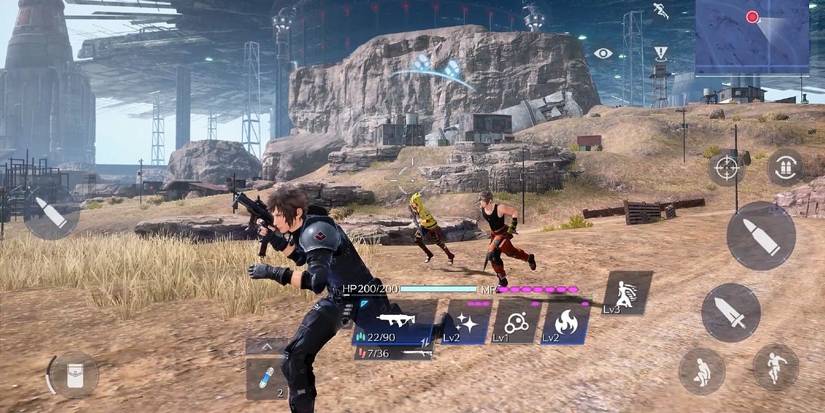This screenshot has width=825, height=413.
Task: Tap the warning marker icon
Action: pos(660,52)
